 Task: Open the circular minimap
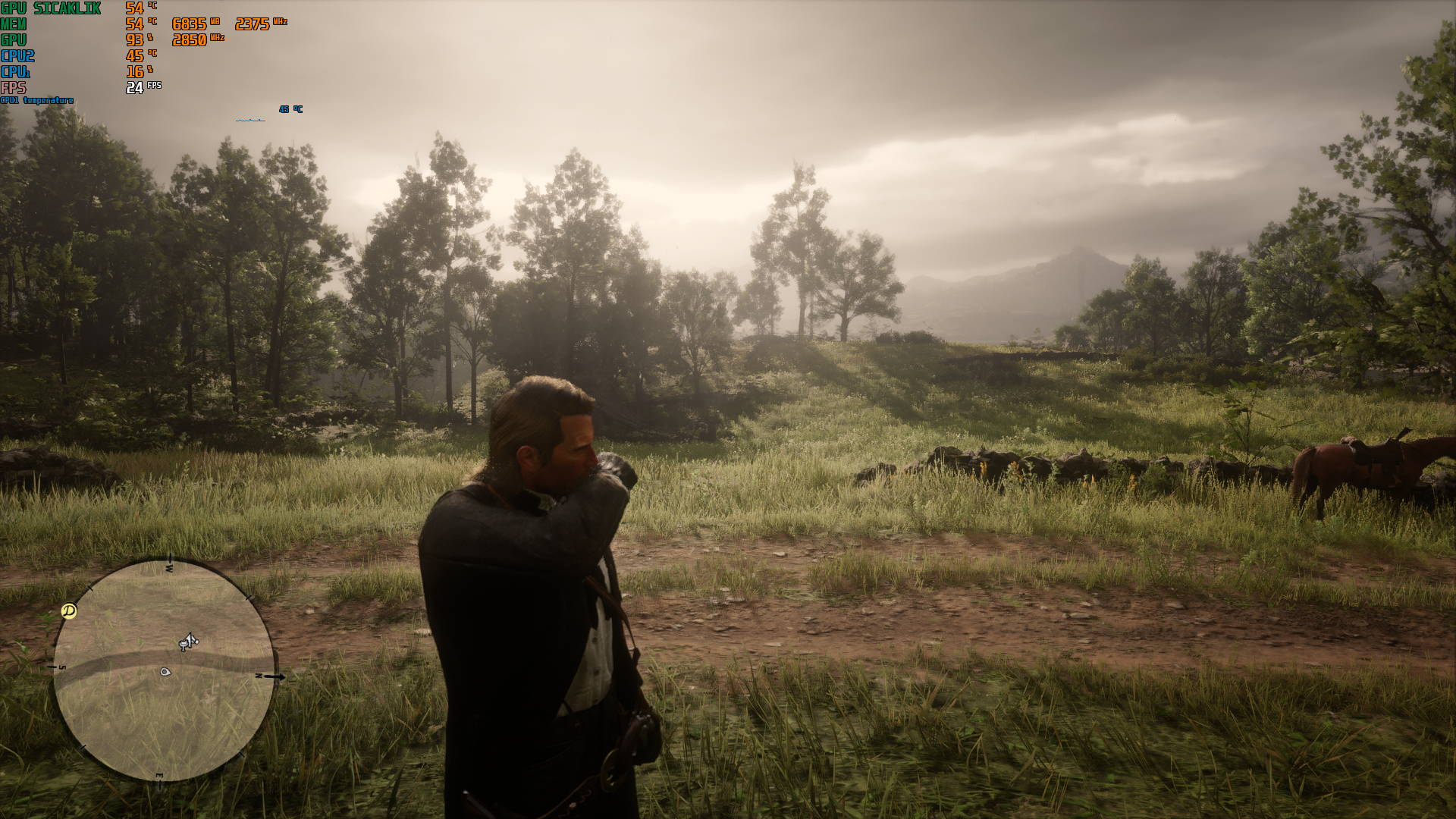point(163,671)
